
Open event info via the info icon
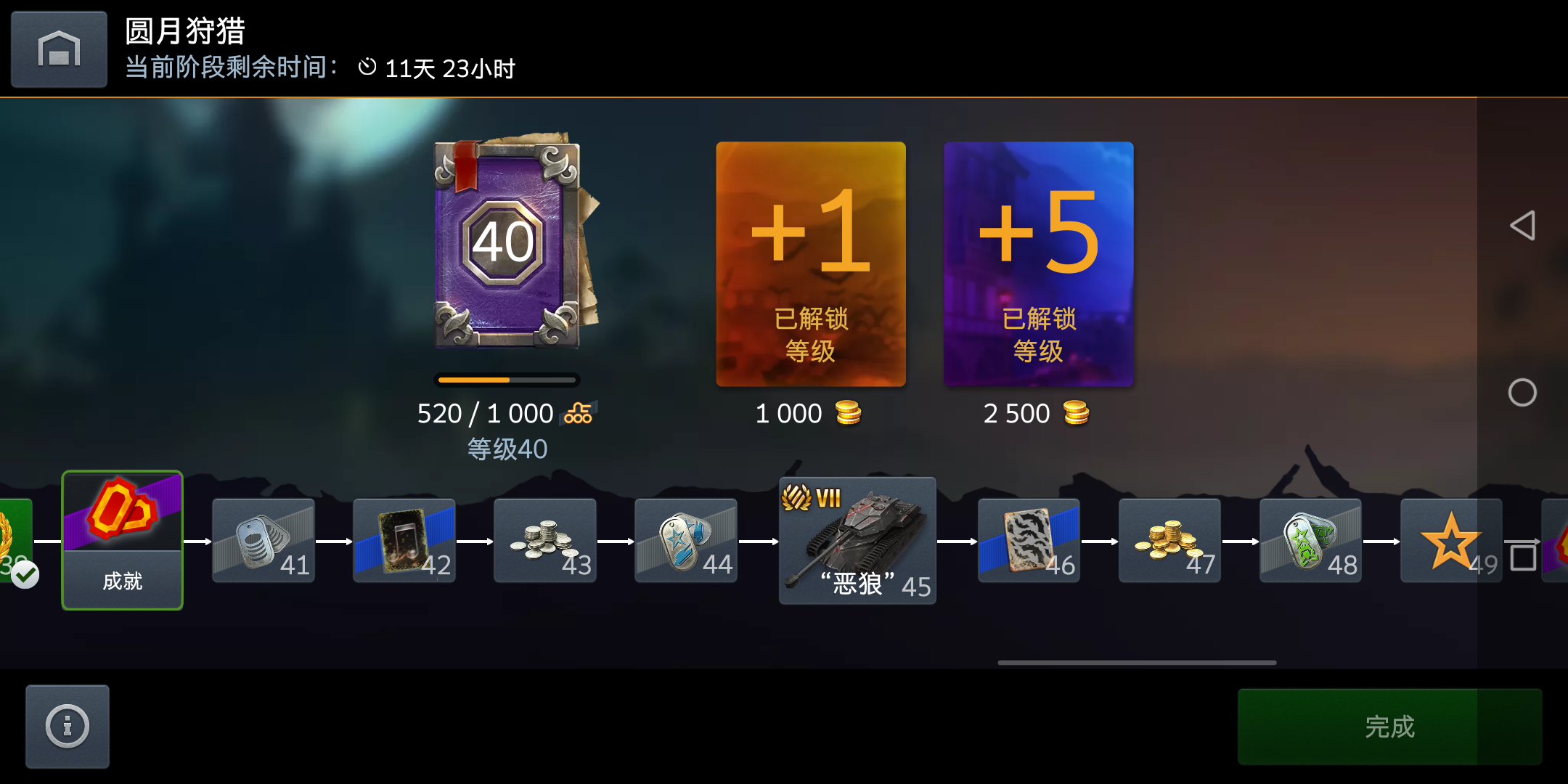67,726
